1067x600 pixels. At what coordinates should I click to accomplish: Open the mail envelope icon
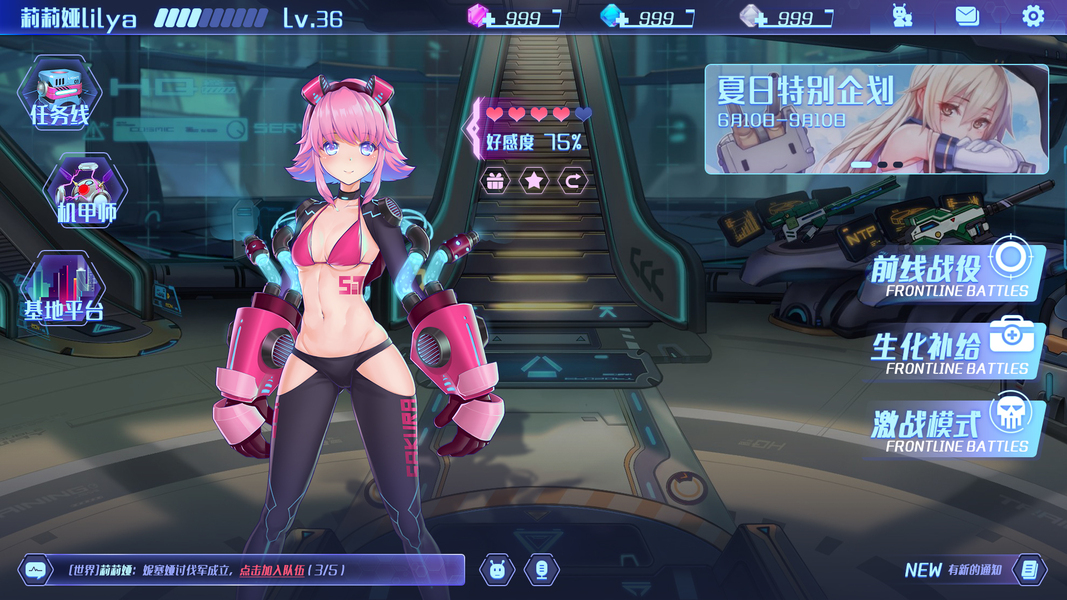(x=966, y=16)
